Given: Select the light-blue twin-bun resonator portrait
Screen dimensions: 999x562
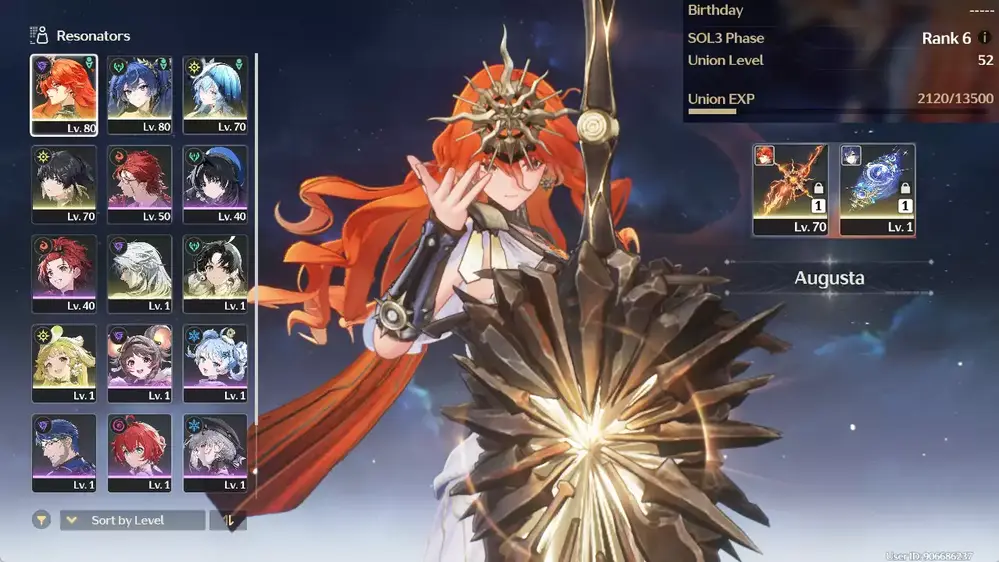Looking at the screenshot, I should [x=216, y=363].
